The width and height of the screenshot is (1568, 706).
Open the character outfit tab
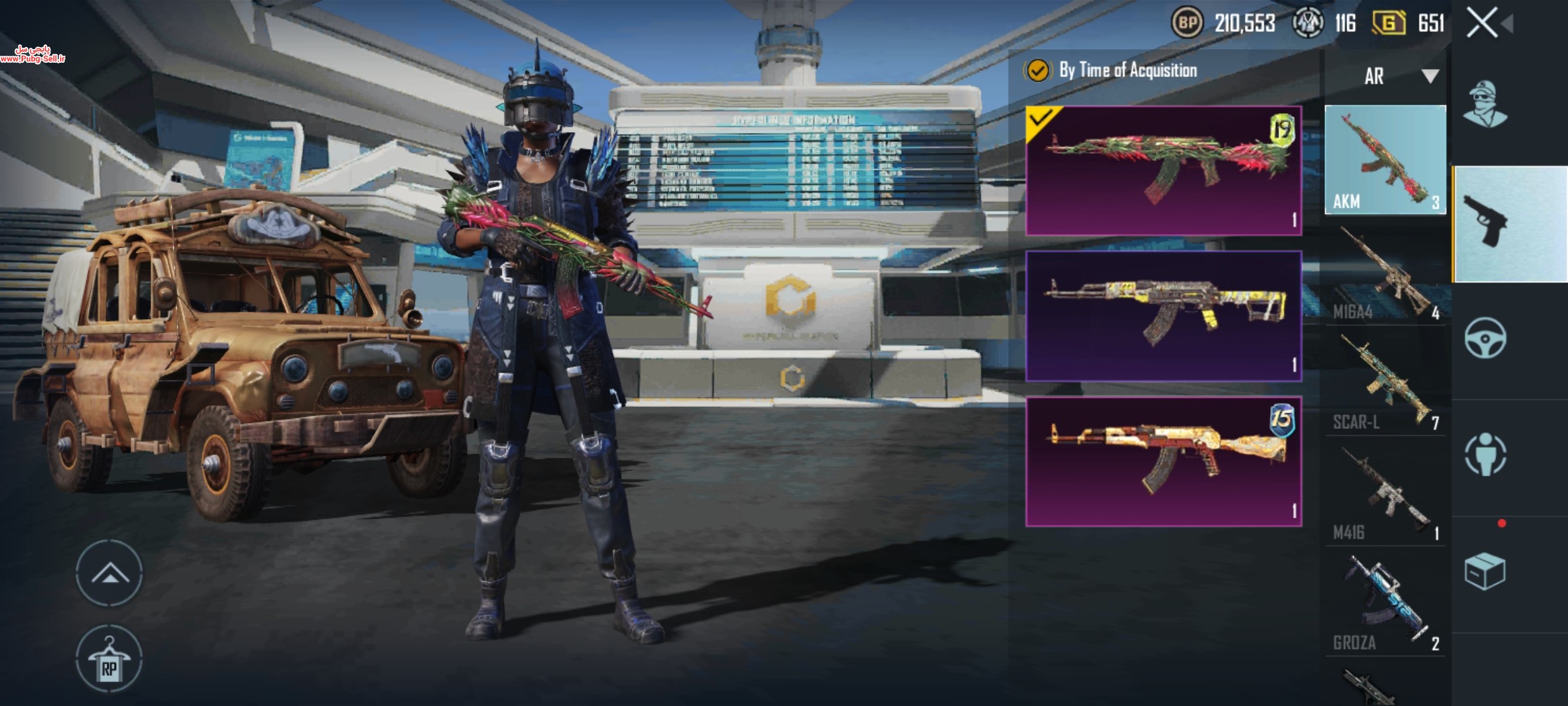(1484, 105)
